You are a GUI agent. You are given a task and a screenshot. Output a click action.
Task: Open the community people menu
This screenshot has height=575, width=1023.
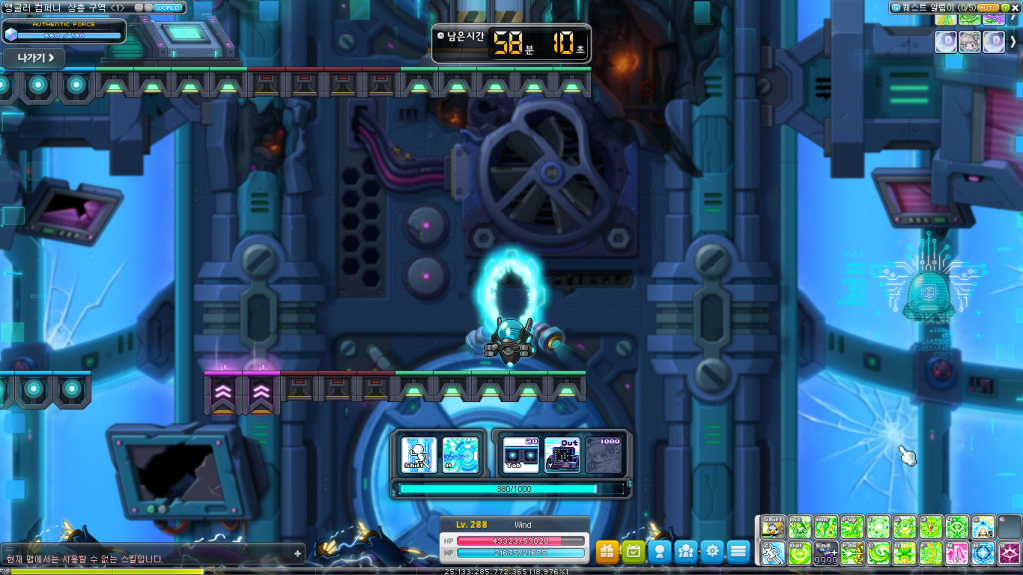pos(685,550)
